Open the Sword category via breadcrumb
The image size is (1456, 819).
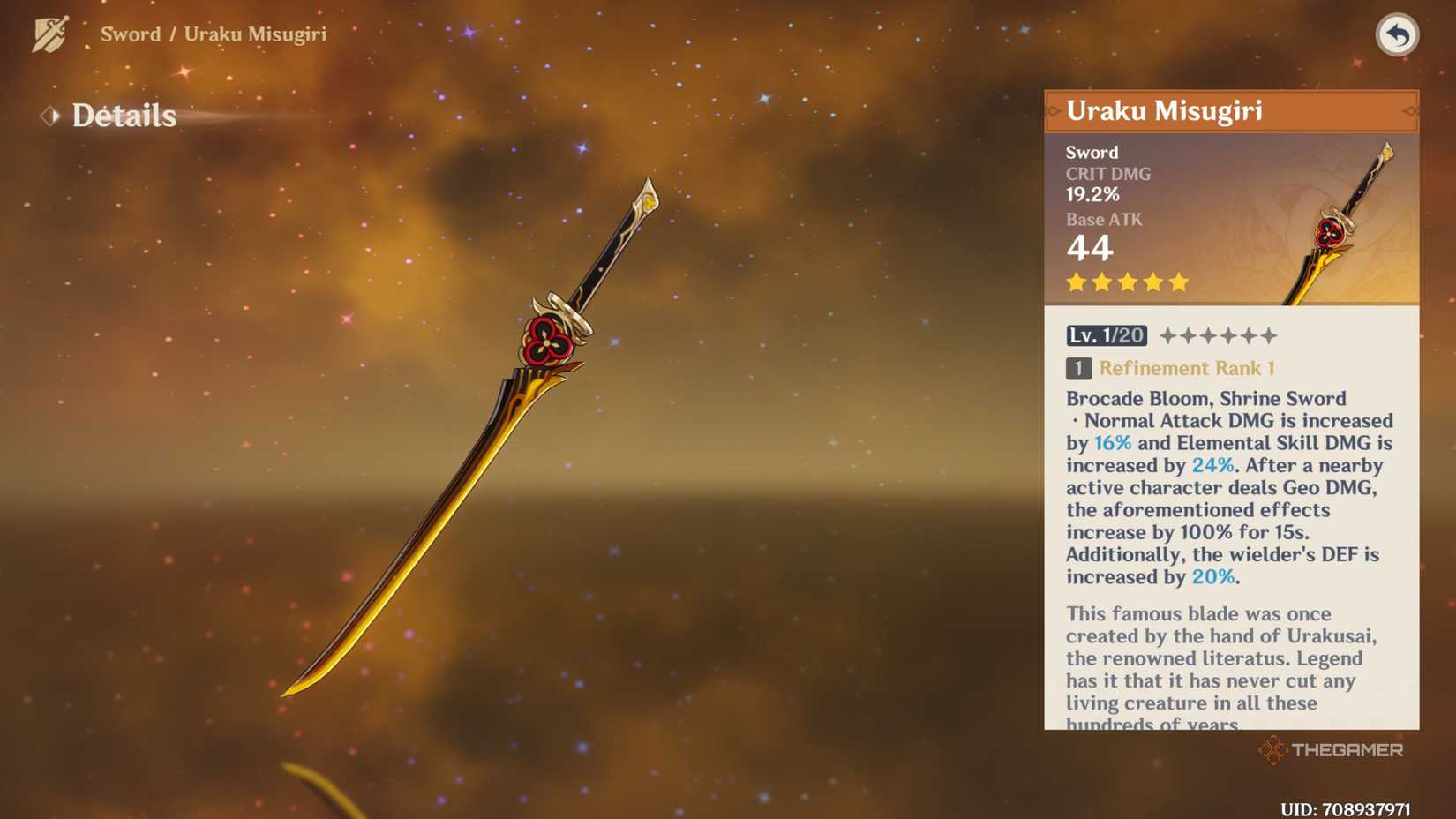tap(131, 34)
